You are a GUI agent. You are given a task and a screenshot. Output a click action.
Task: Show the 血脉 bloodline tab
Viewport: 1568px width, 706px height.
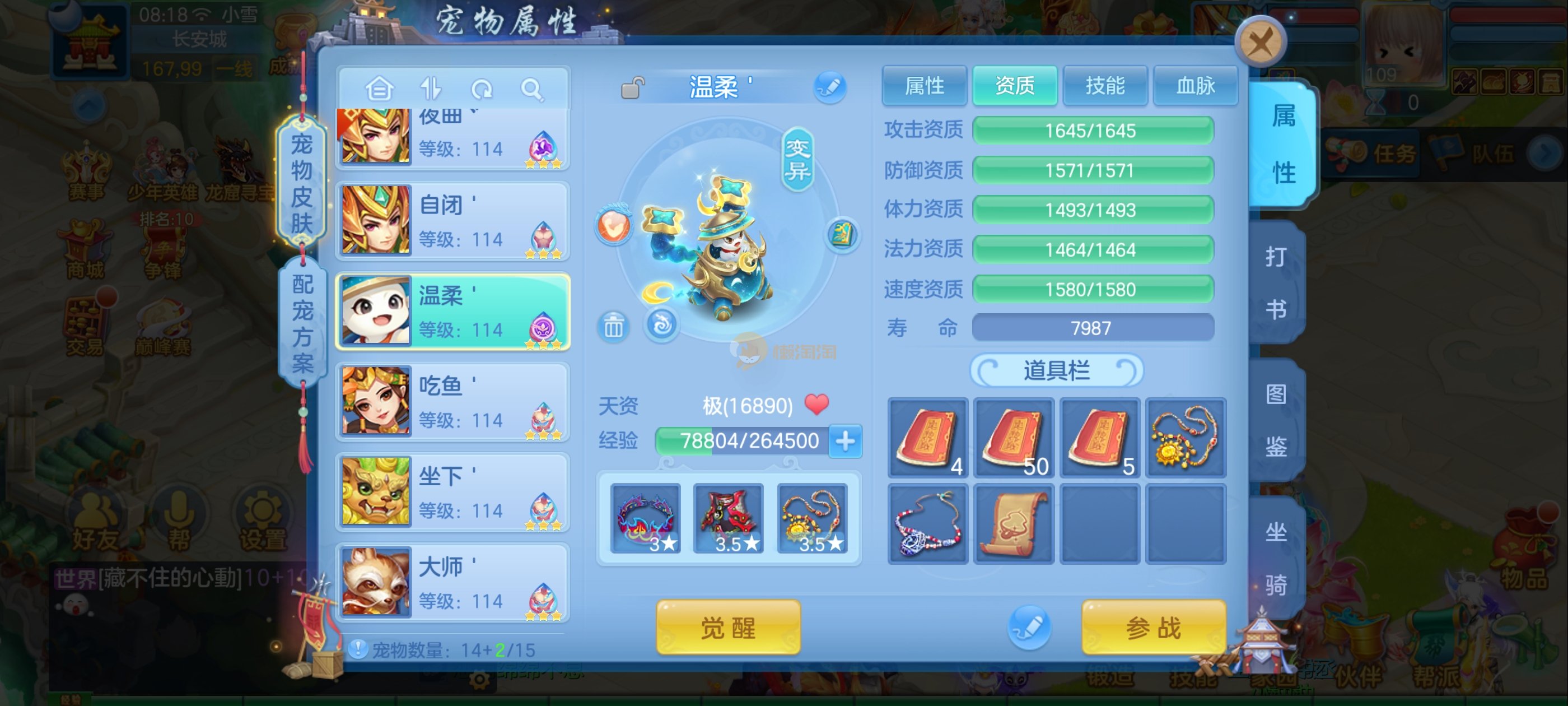1194,86
